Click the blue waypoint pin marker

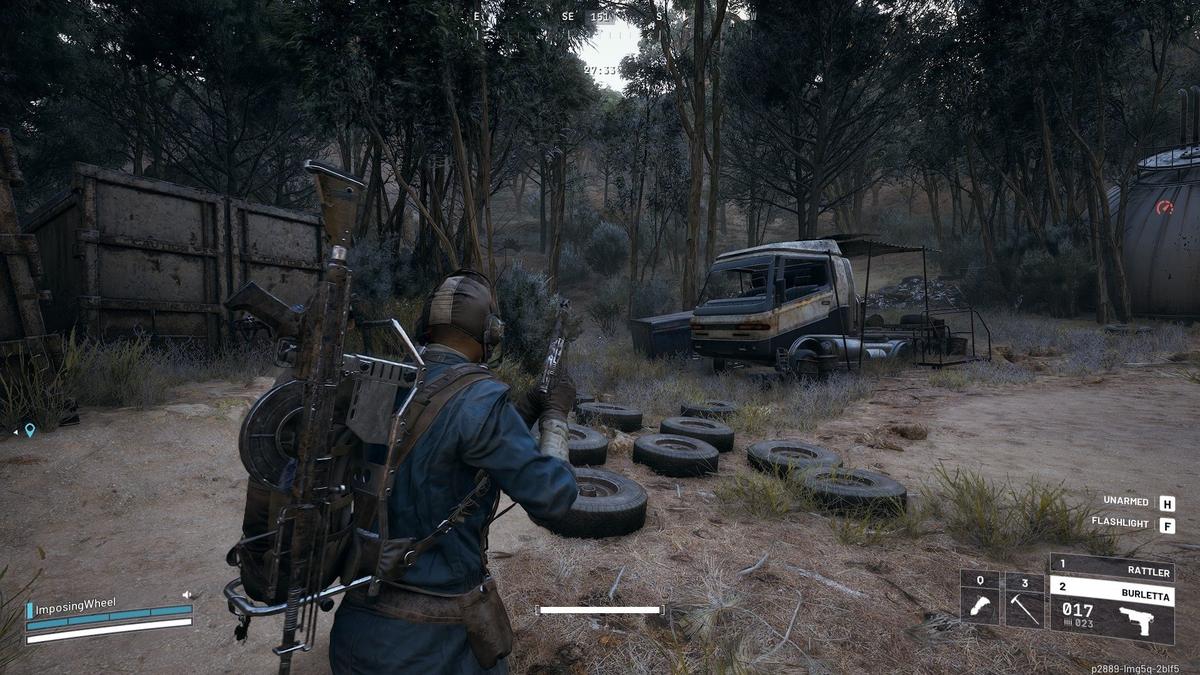point(30,430)
